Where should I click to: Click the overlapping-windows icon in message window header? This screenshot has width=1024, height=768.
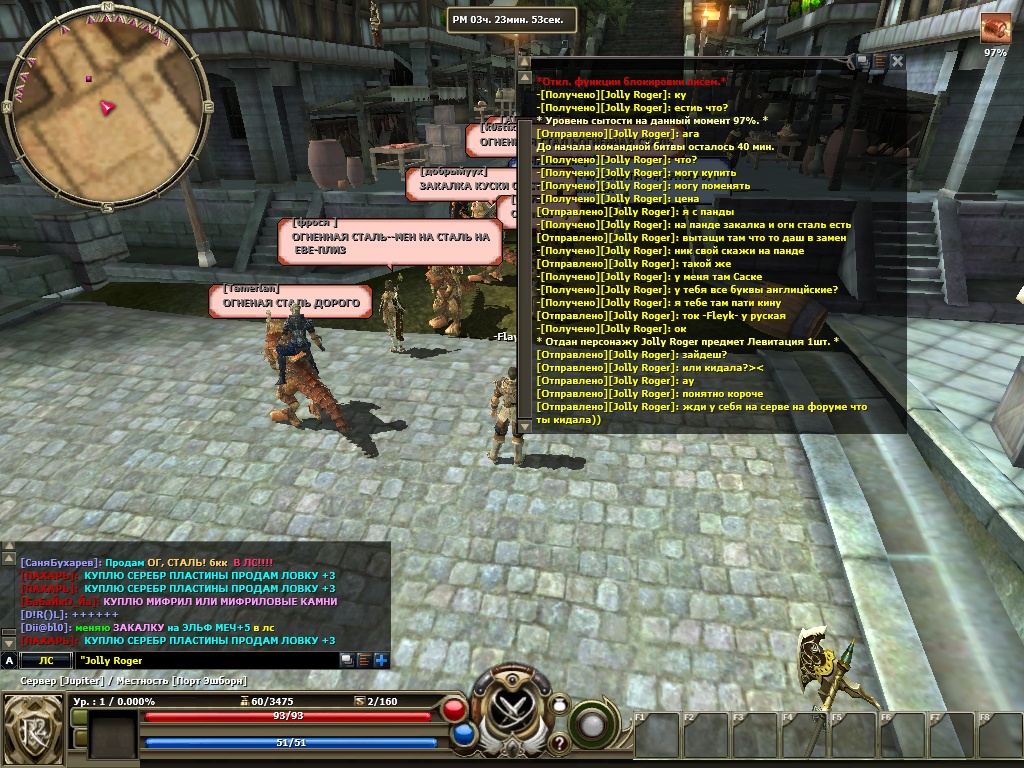(861, 61)
